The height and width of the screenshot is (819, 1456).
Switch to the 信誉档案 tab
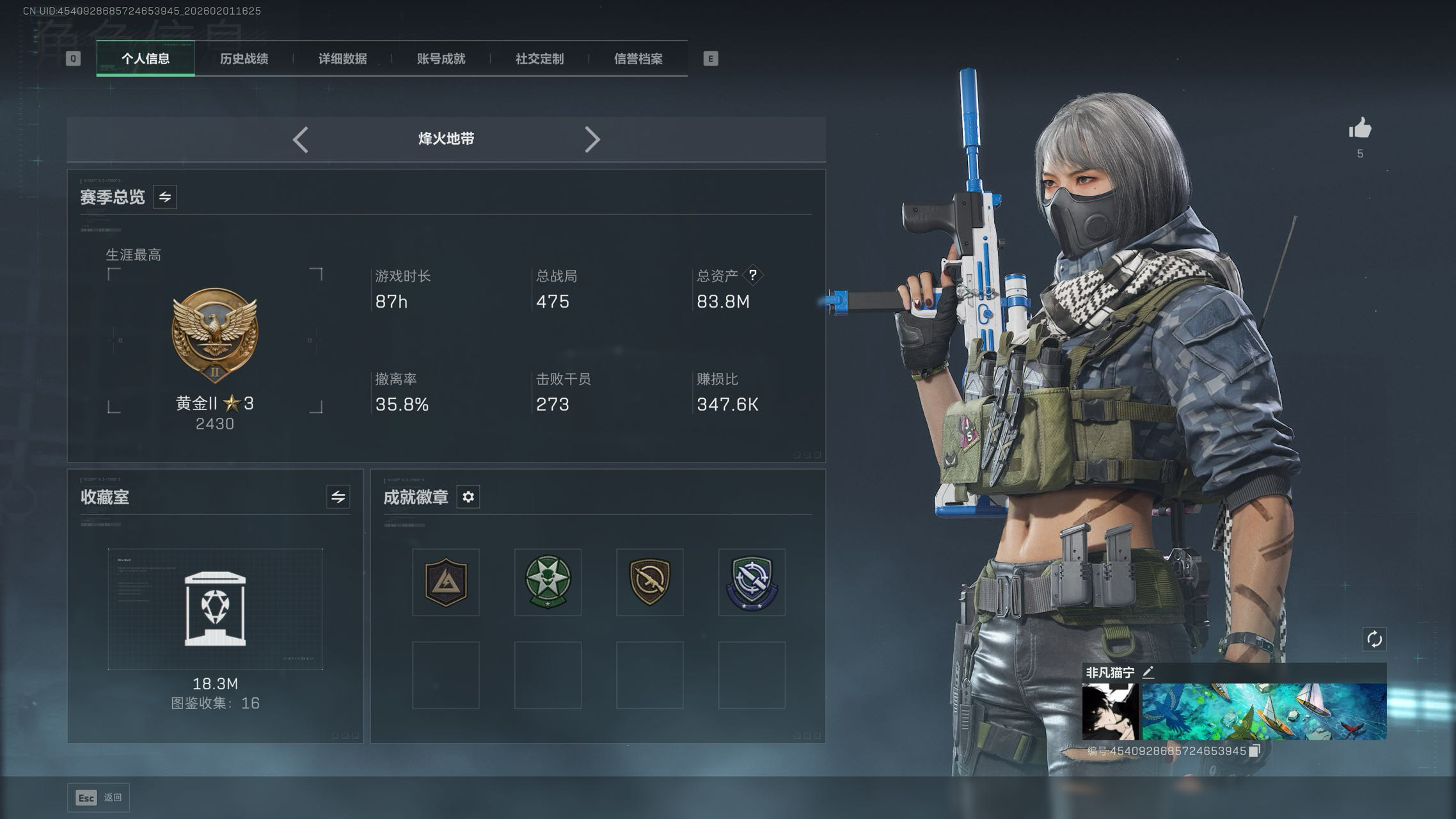pos(638,59)
